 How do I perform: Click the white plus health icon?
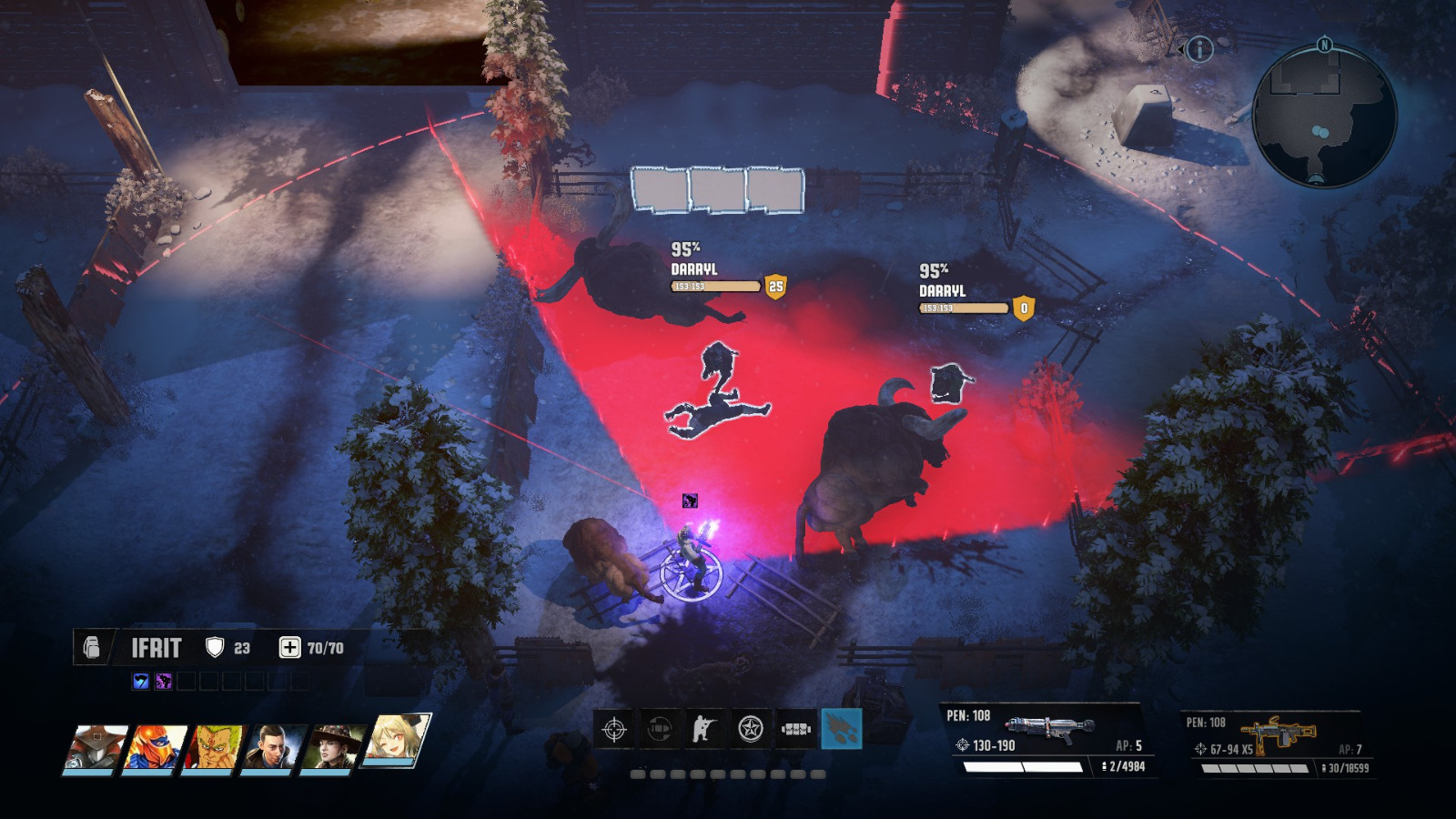click(289, 647)
